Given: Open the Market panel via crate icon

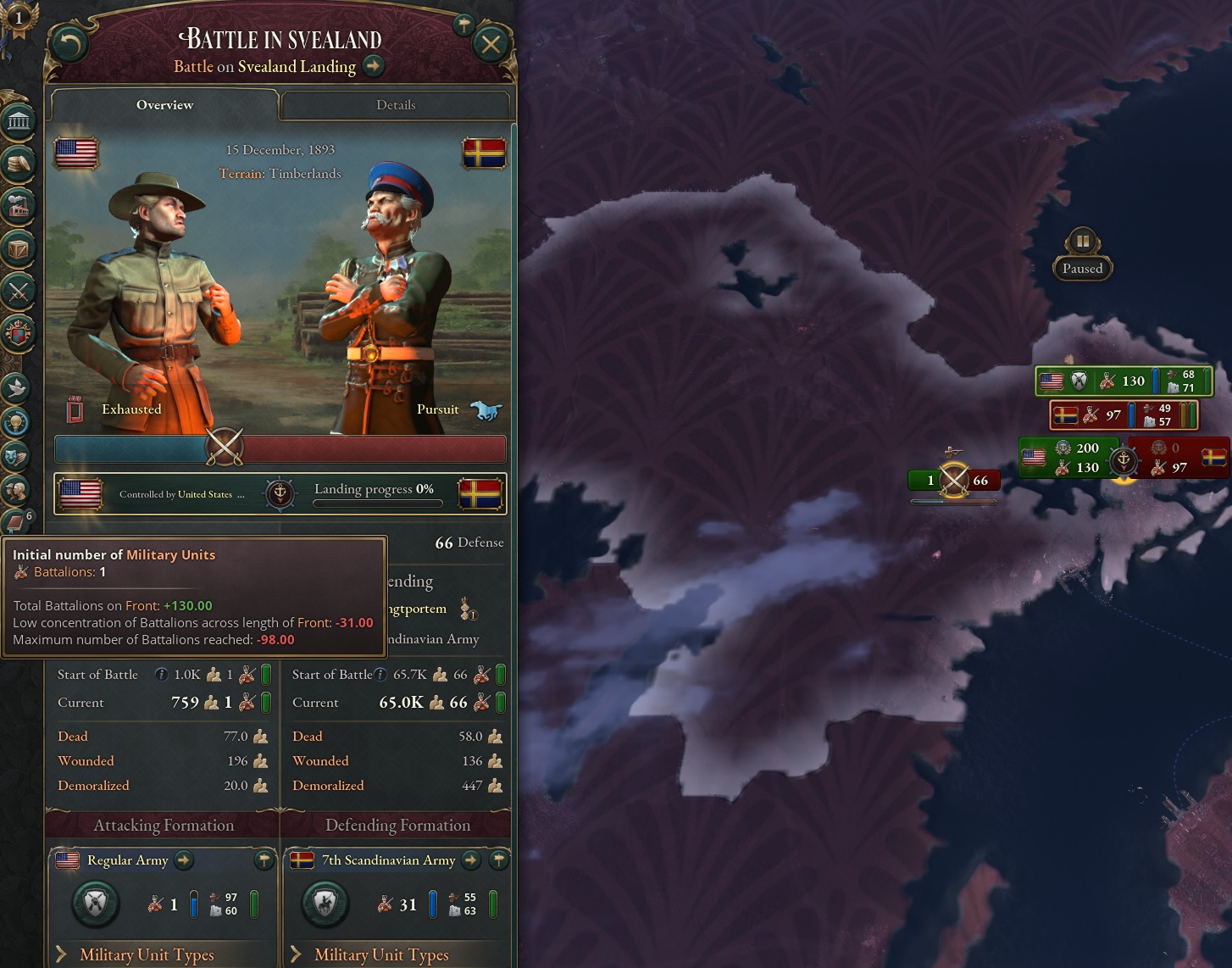Looking at the screenshot, I should [x=19, y=249].
